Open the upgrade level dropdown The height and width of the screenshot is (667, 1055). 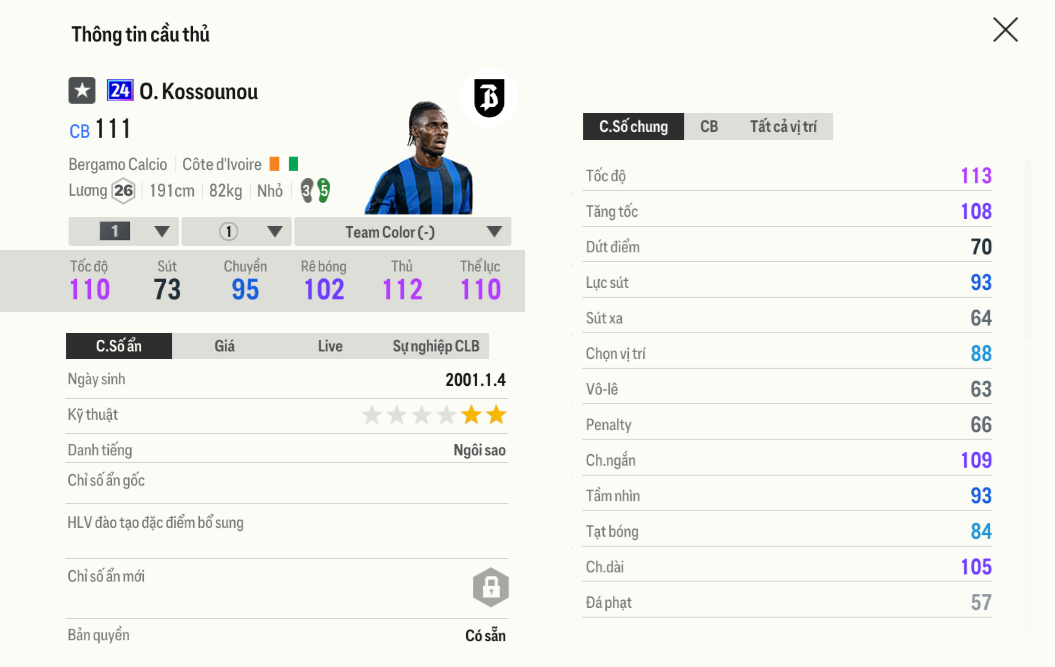[124, 231]
